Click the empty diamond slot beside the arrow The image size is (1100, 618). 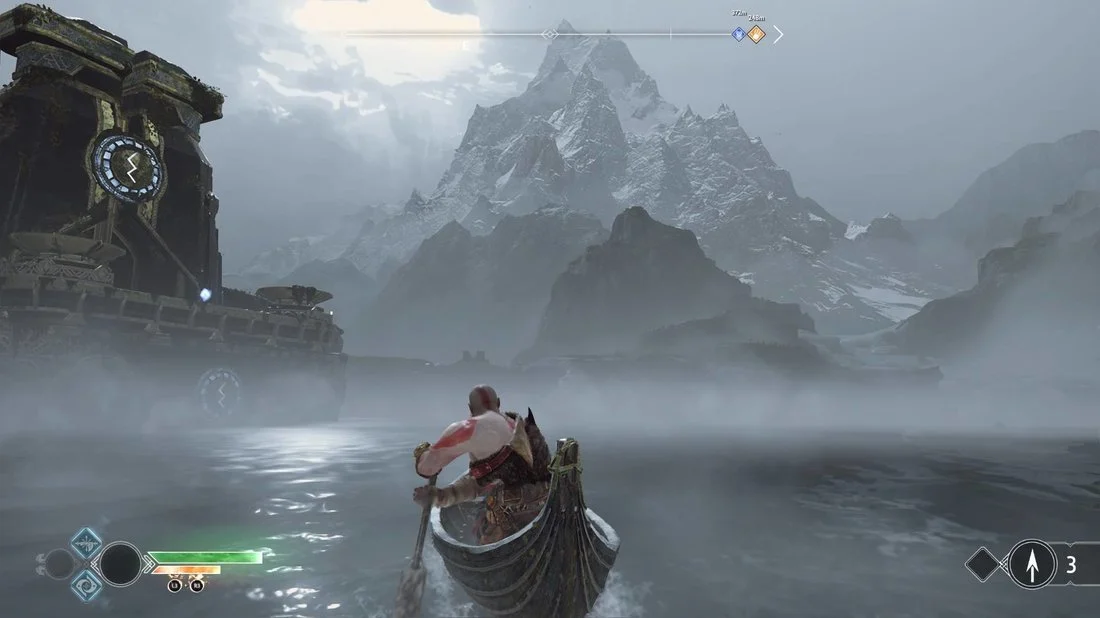point(984,564)
